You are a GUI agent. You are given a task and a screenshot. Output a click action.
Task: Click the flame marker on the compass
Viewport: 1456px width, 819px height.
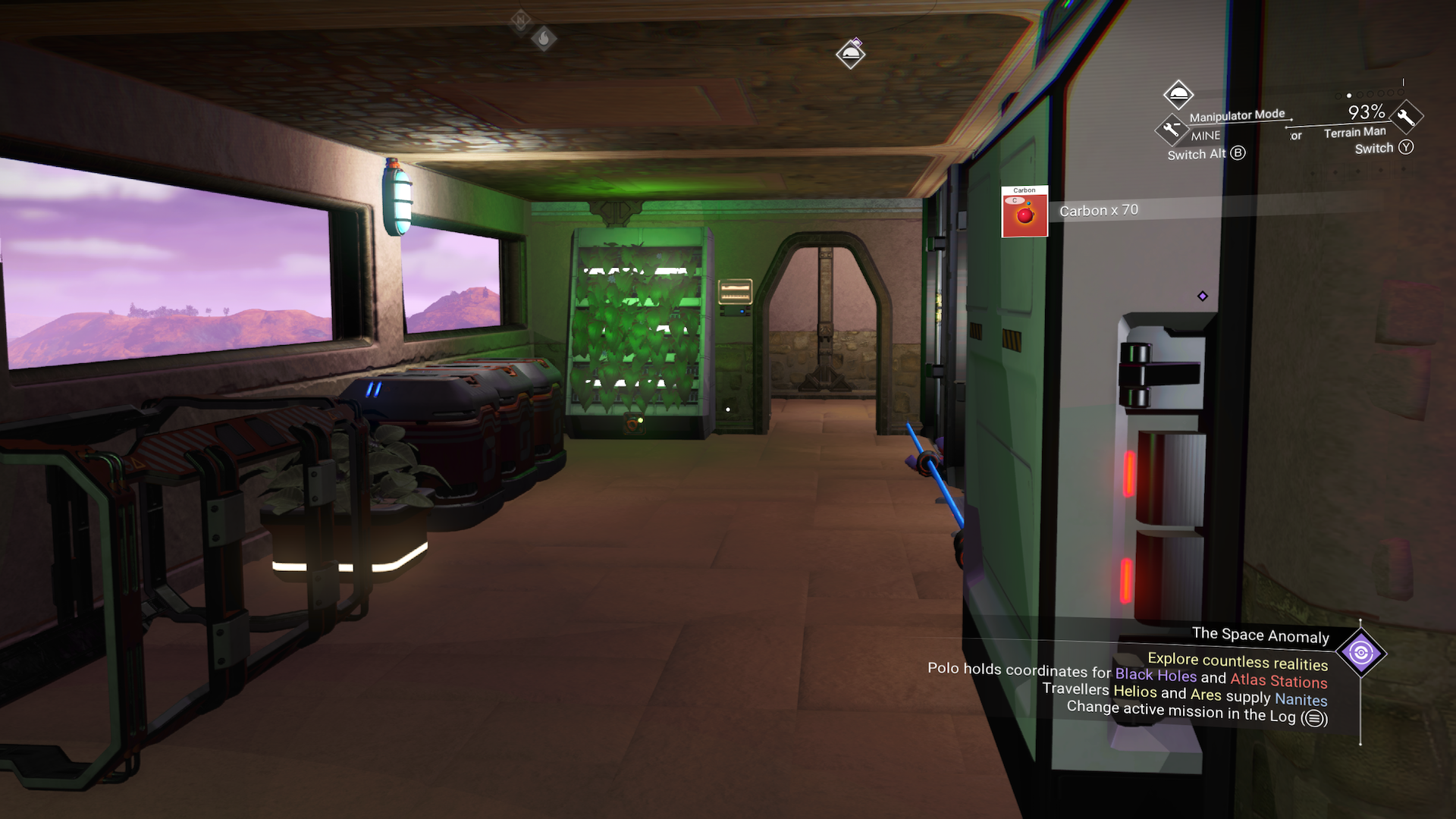click(x=543, y=38)
